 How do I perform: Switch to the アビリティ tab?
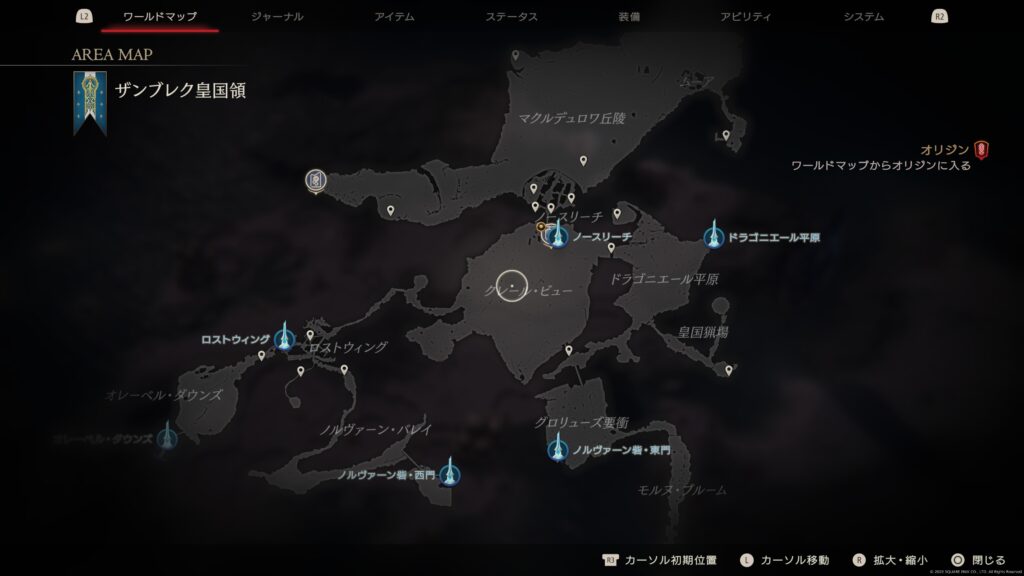[x=745, y=17]
